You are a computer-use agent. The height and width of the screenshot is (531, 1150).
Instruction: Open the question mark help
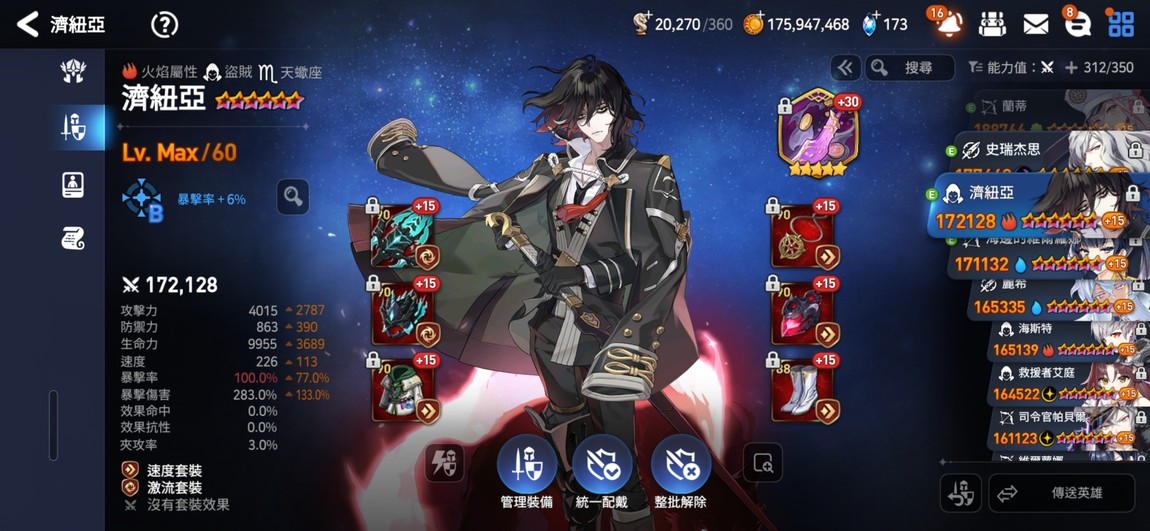click(x=164, y=25)
